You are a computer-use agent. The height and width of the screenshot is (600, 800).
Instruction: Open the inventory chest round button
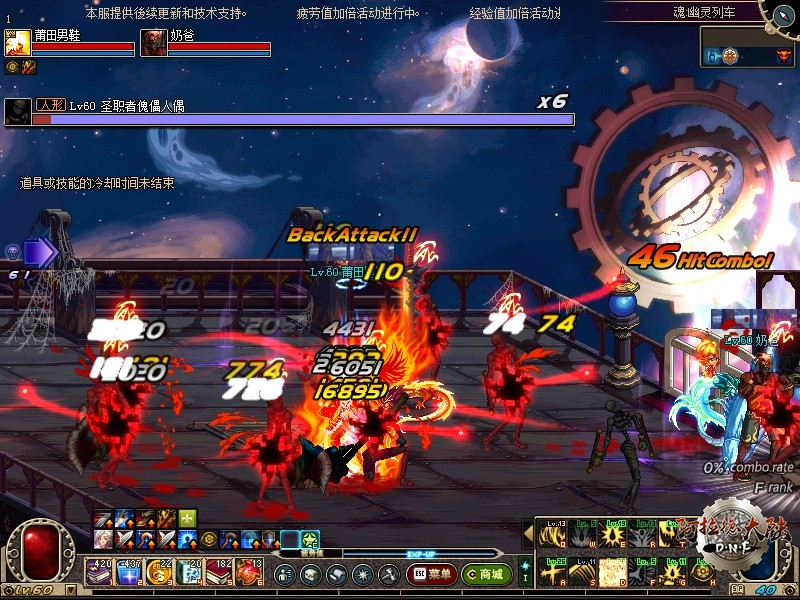coord(310,574)
